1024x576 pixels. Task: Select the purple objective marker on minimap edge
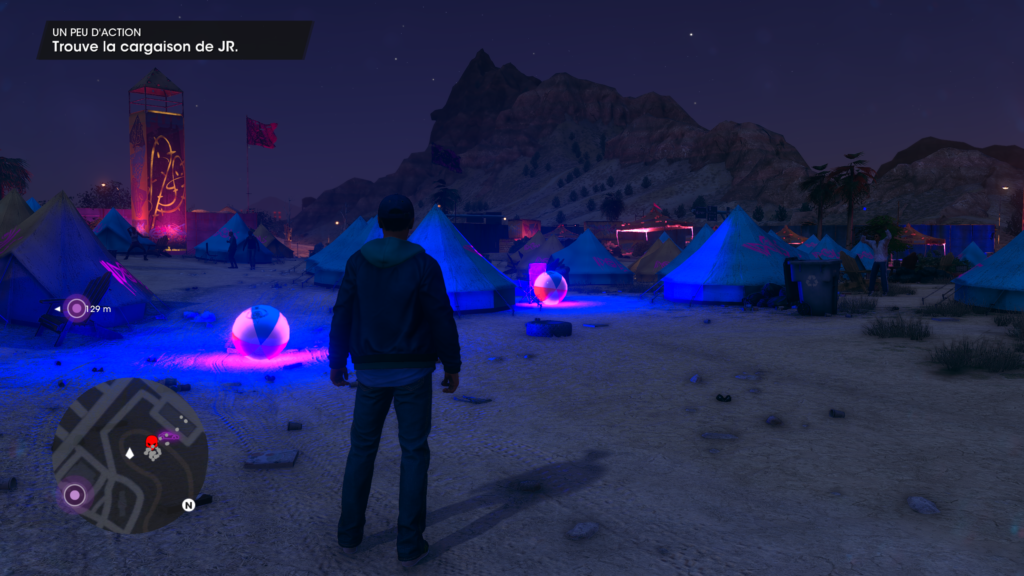click(x=74, y=494)
